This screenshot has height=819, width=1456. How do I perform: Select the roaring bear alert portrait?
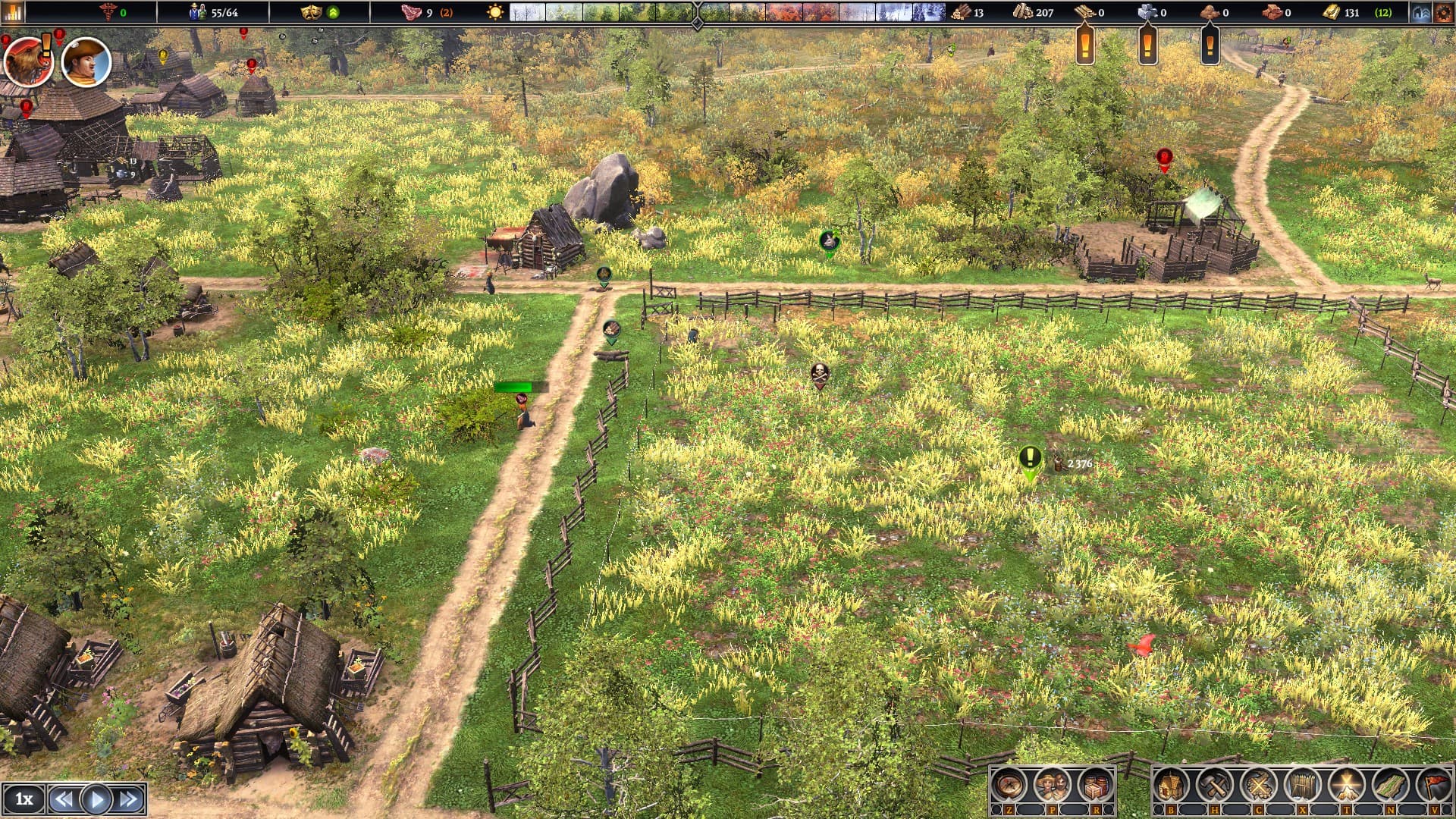[x=27, y=61]
